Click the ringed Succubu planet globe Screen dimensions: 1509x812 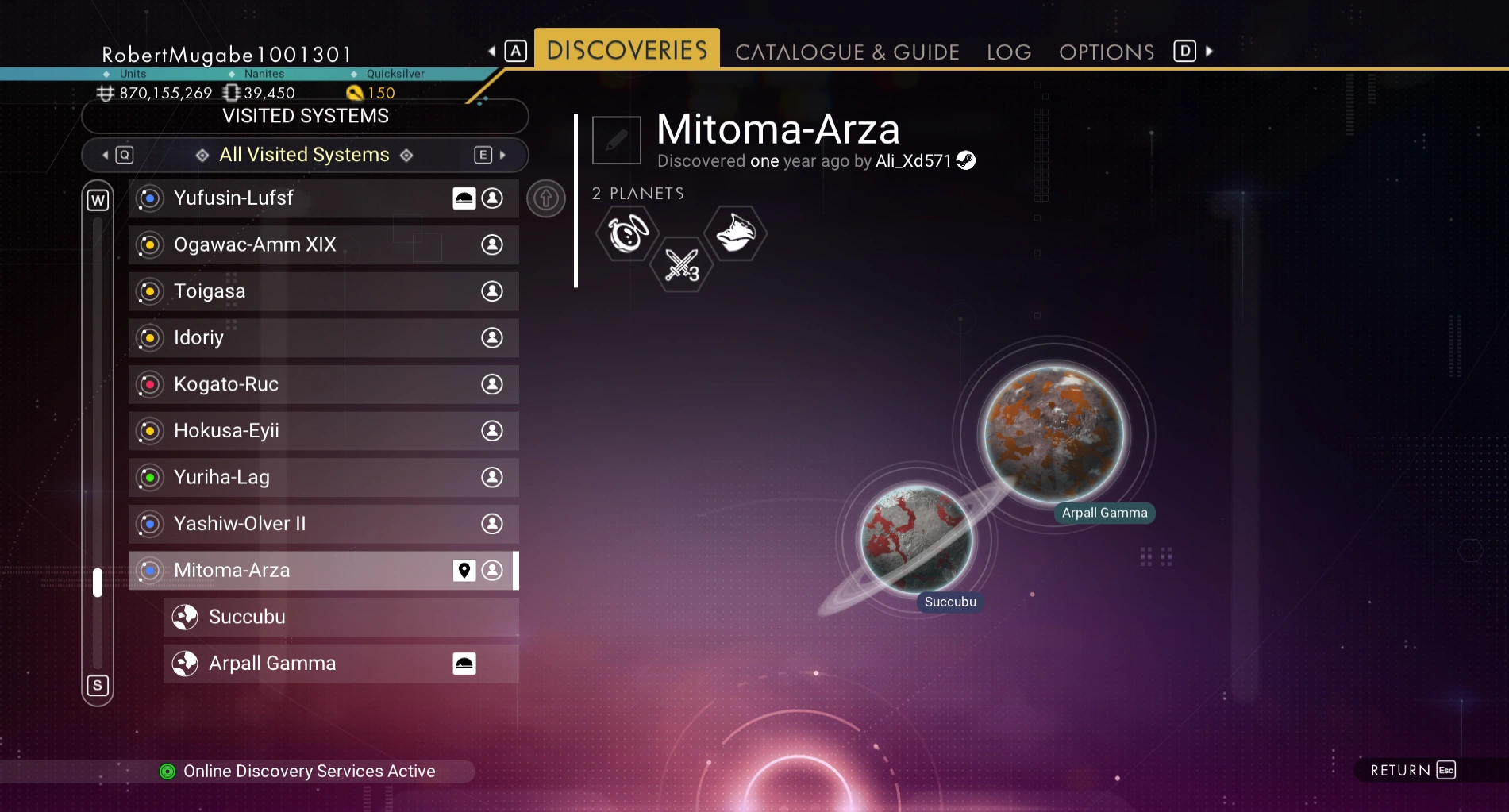click(x=917, y=540)
